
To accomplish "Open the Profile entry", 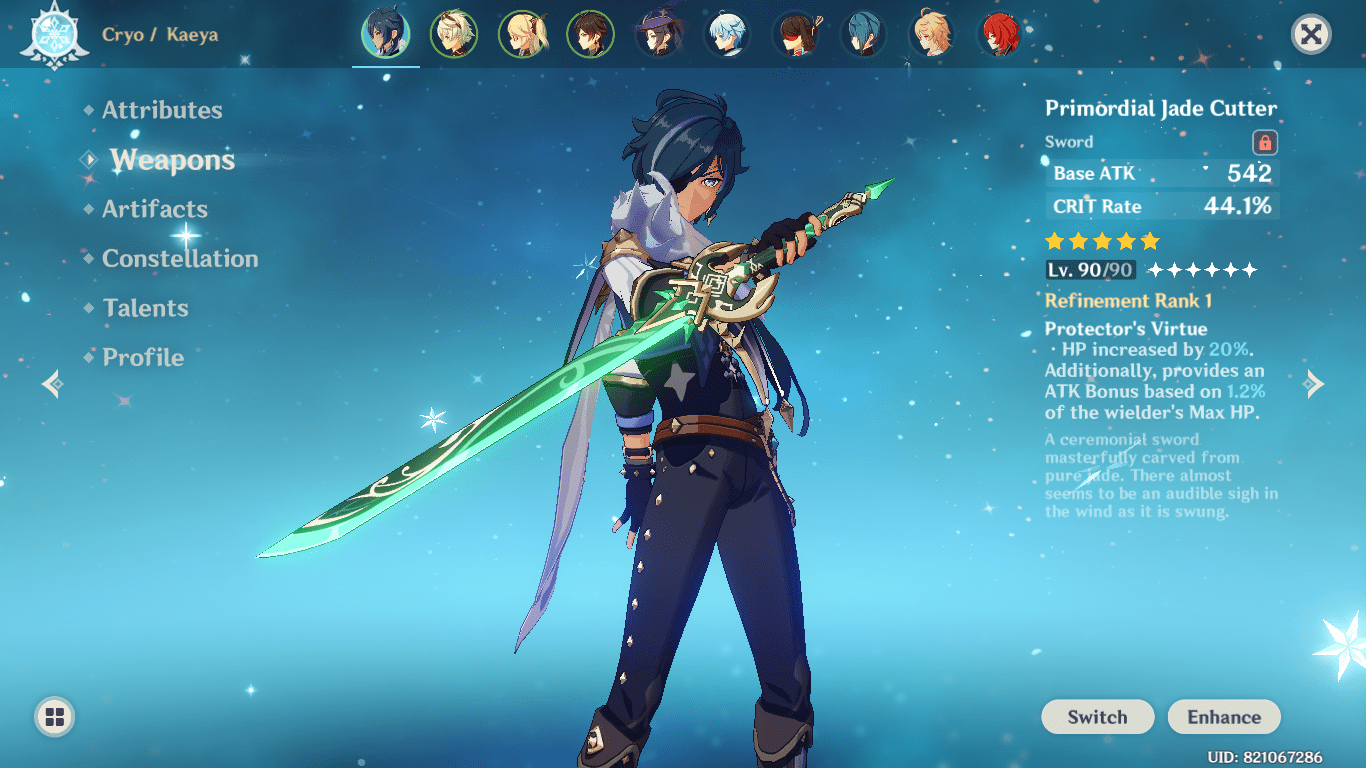I will 143,357.
